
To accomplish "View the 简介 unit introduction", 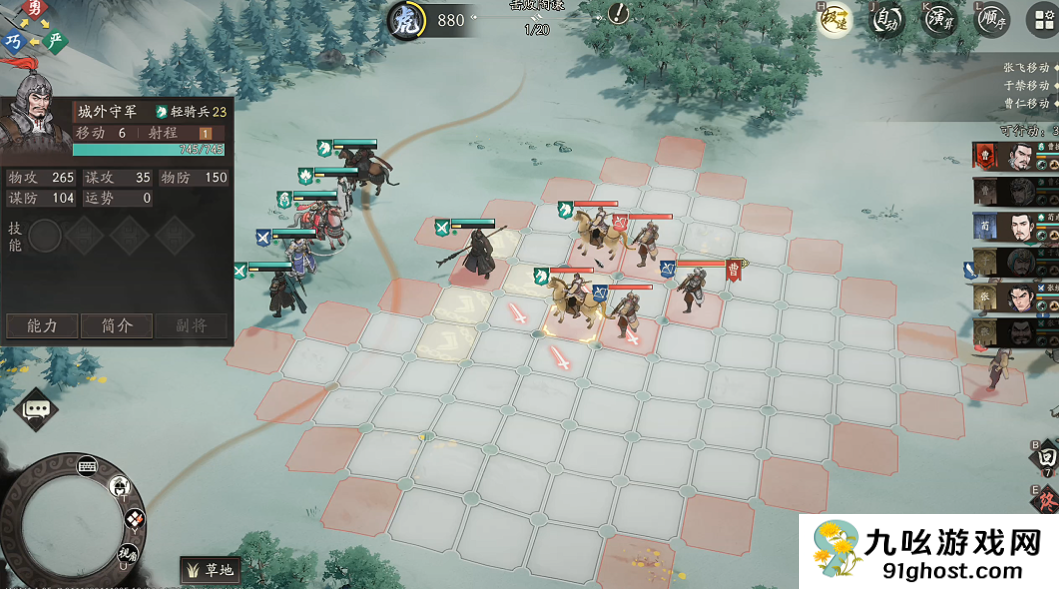I will [x=116, y=326].
